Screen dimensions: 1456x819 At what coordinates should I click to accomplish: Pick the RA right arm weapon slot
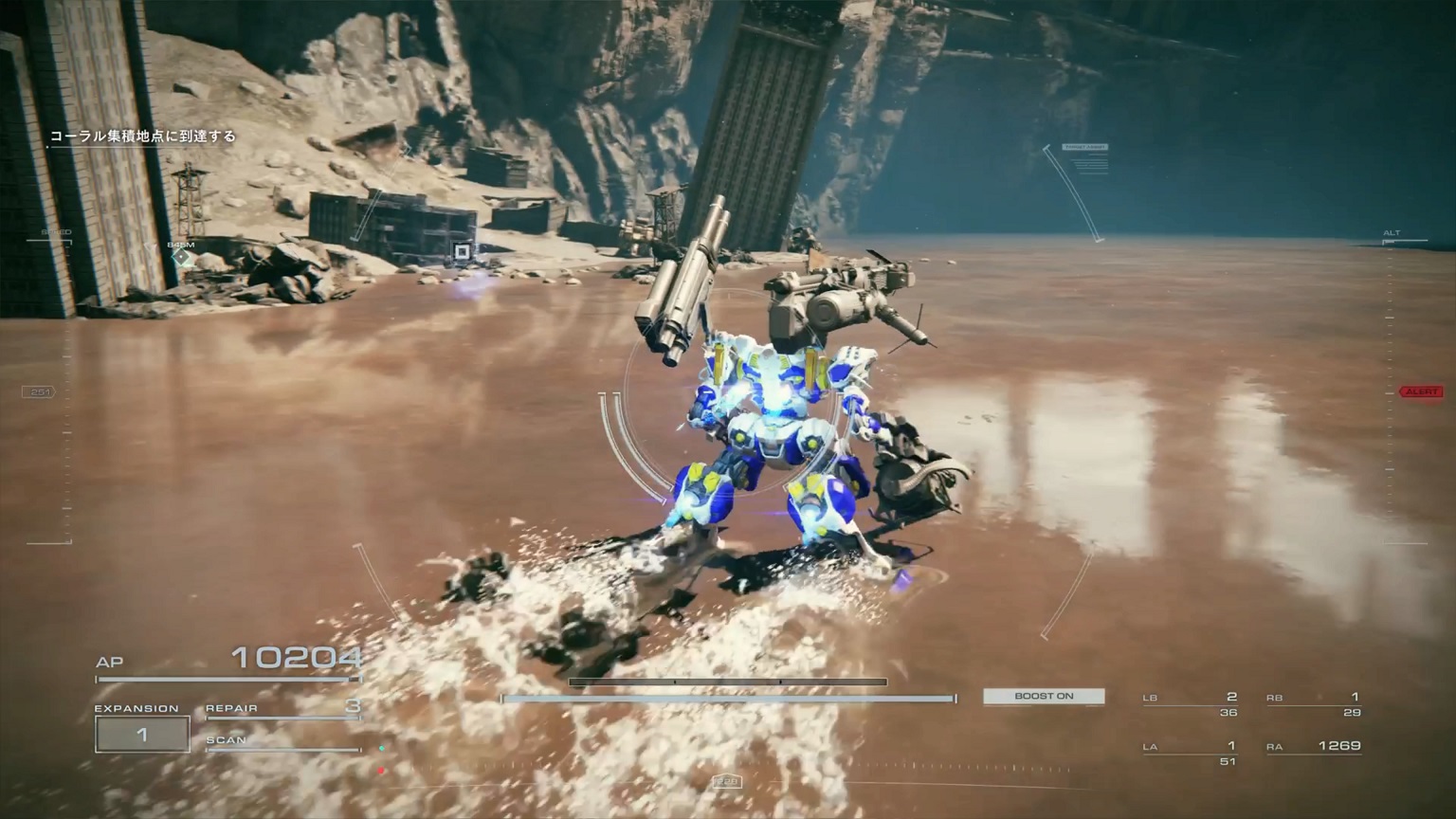click(x=1314, y=747)
